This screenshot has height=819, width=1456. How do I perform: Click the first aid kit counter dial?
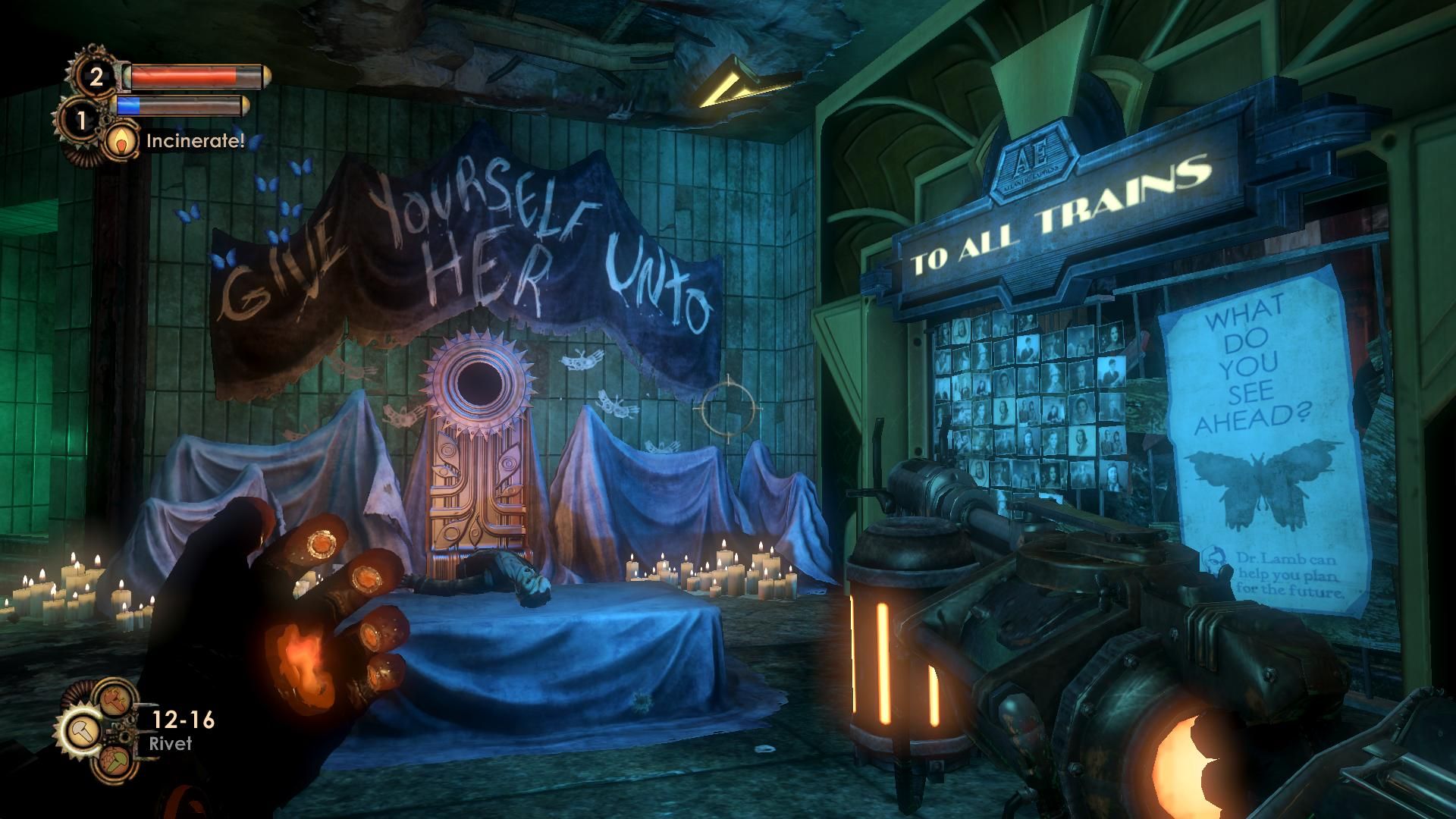click(x=96, y=77)
